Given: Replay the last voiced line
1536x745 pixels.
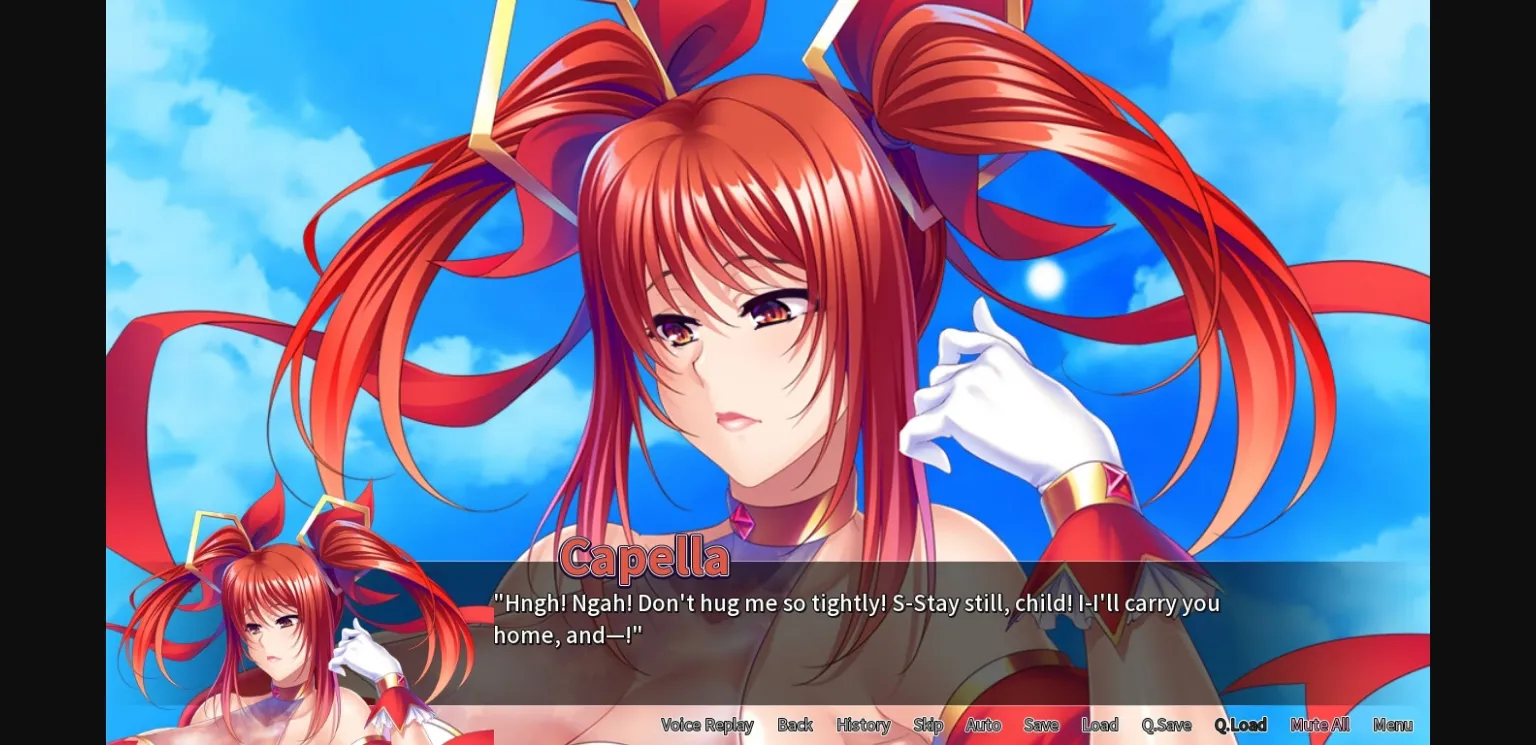Looking at the screenshot, I should tap(707, 724).
